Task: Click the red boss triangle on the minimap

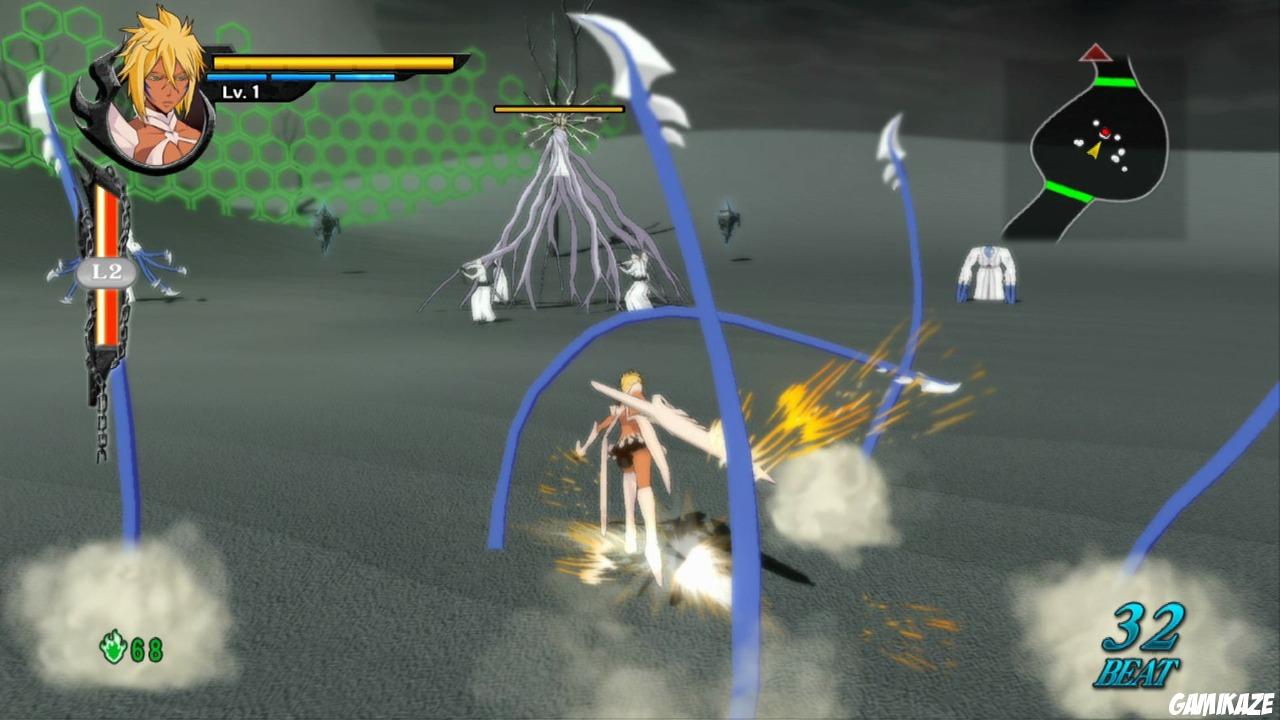Action: (x=1096, y=53)
